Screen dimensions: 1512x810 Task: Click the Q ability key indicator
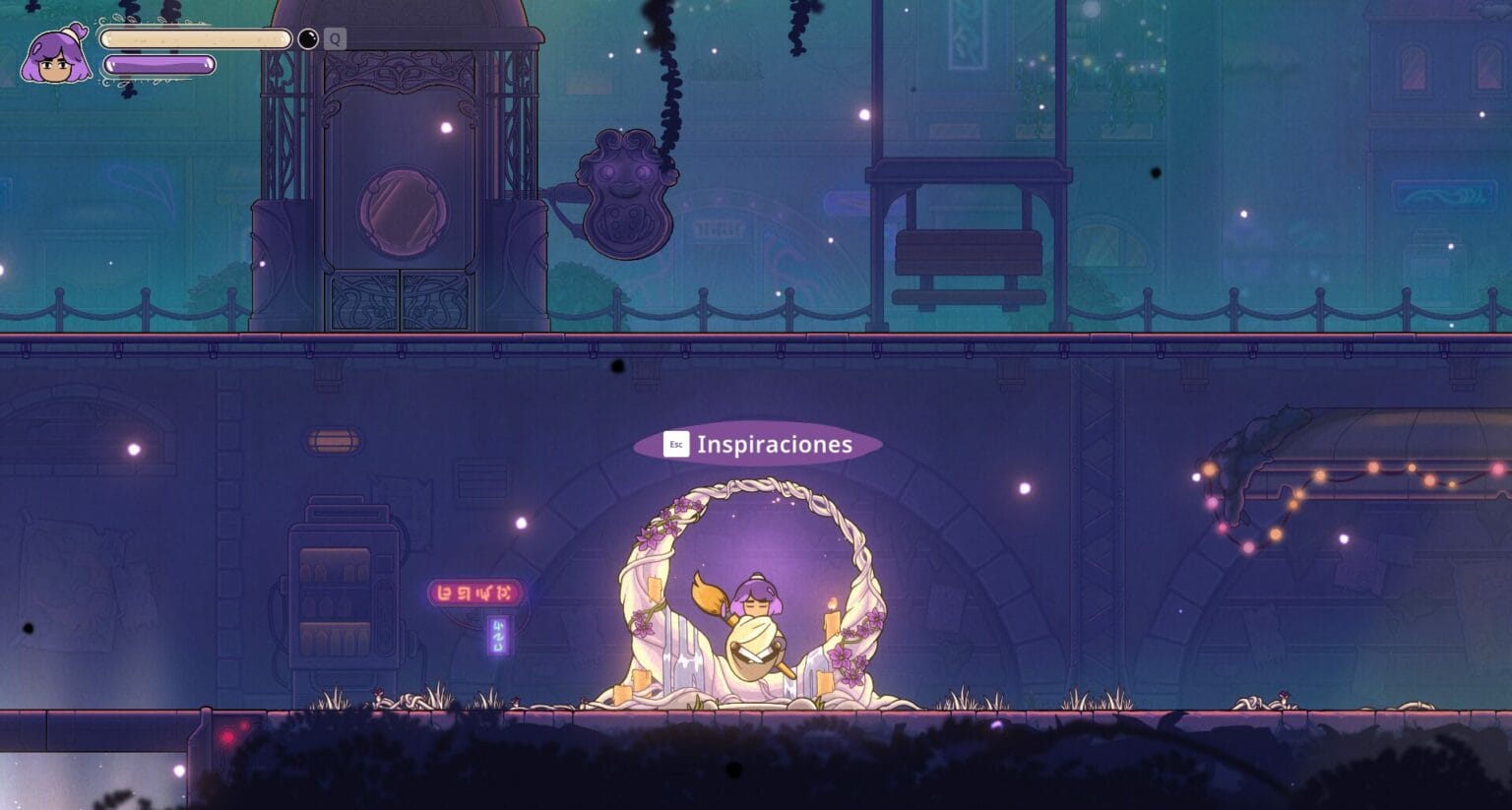pyautogui.click(x=336, y=38)
